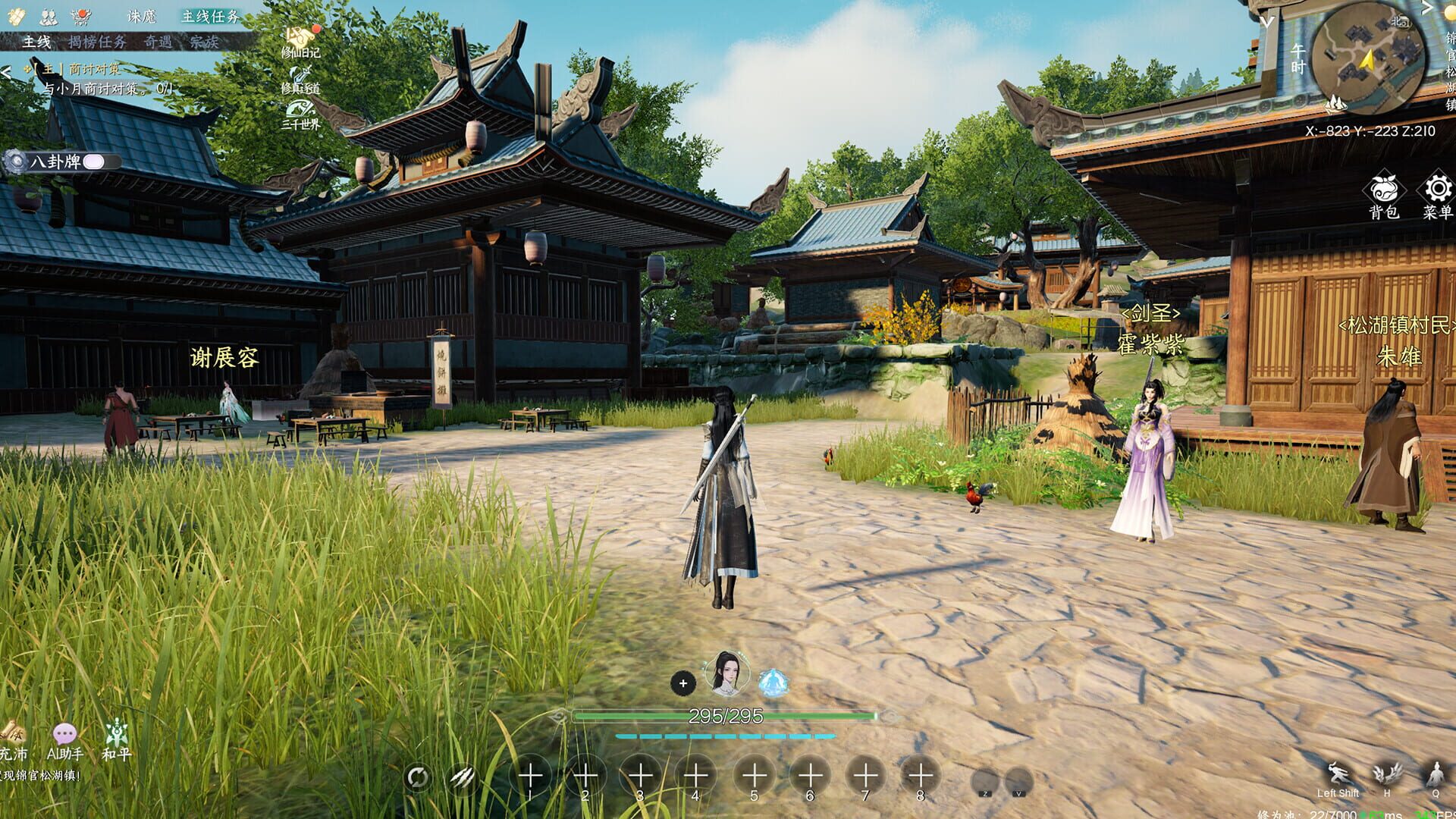Click the 充沛 status icon bottom left
1456x819 pixels.
coord(14,732)
